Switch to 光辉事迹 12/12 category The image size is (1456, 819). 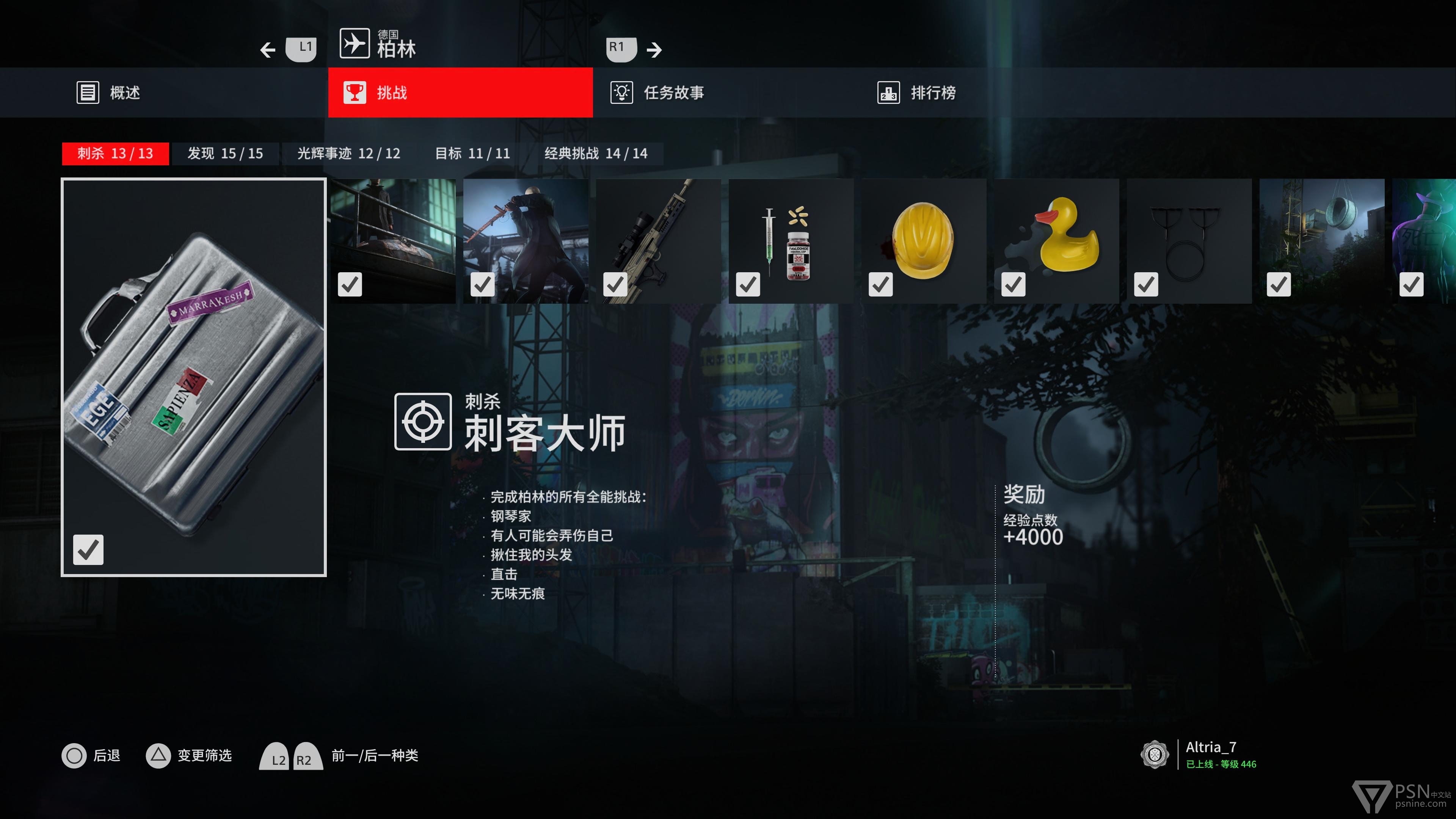click(349, 154)
